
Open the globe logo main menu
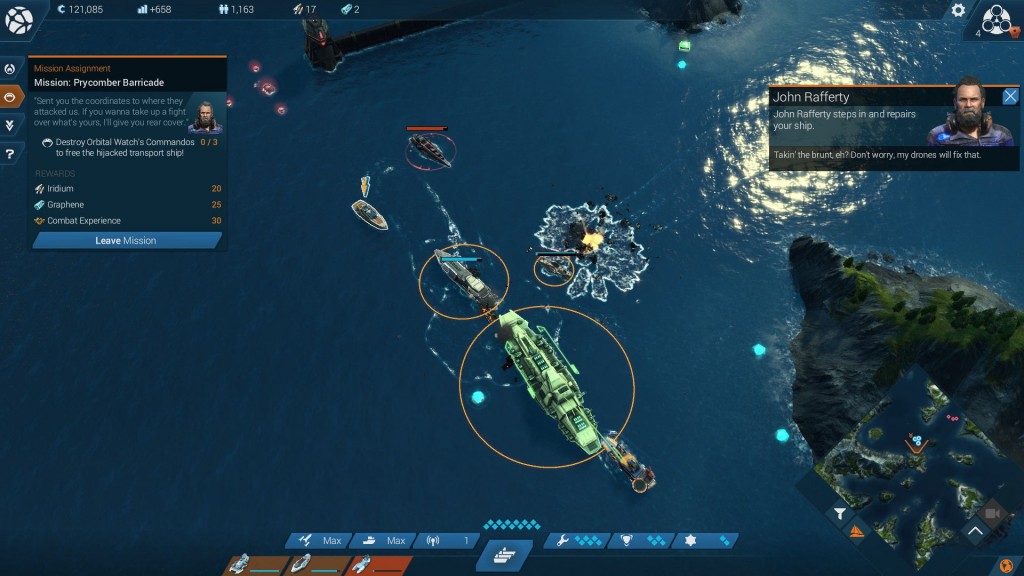pos(19,19)
